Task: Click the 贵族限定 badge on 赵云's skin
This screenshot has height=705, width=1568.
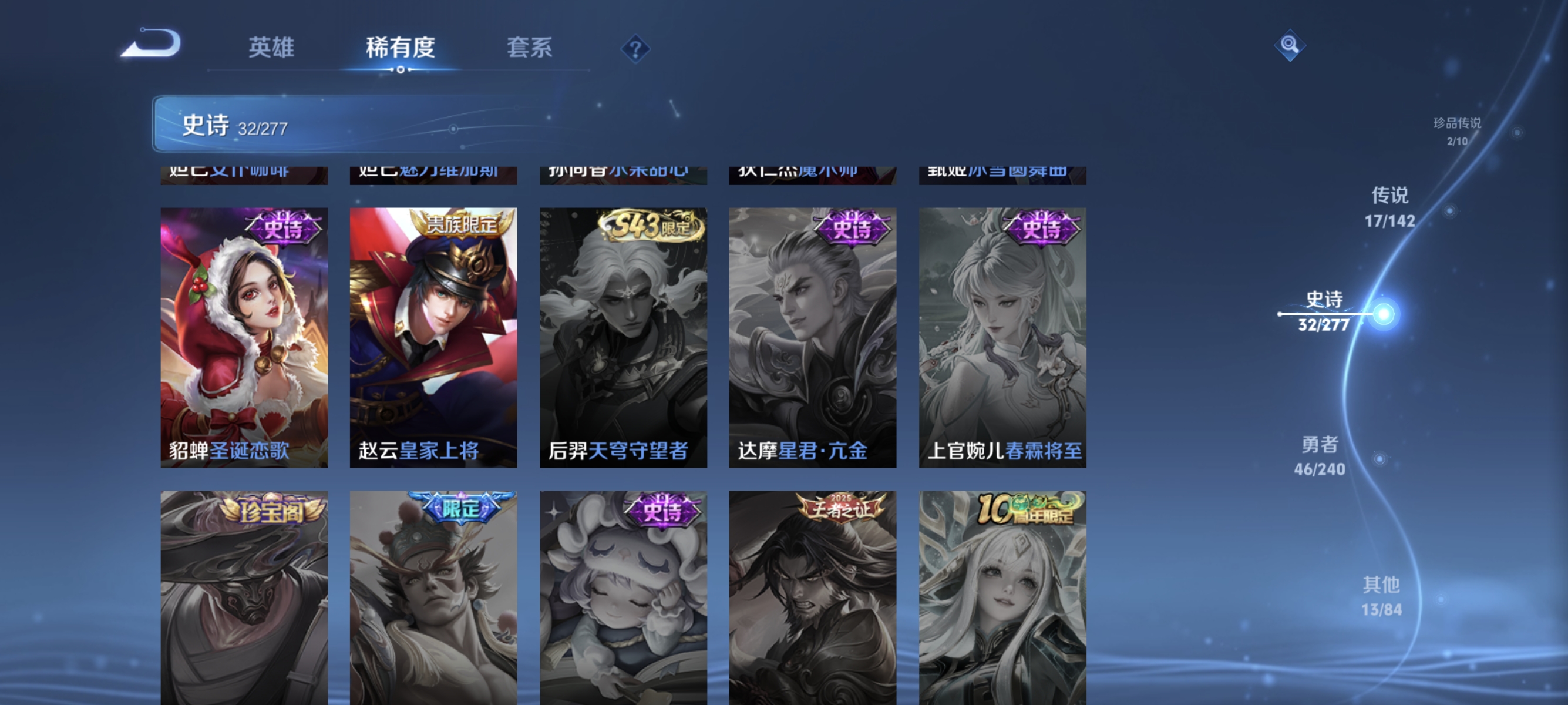Action: click(x=463, y=225)
